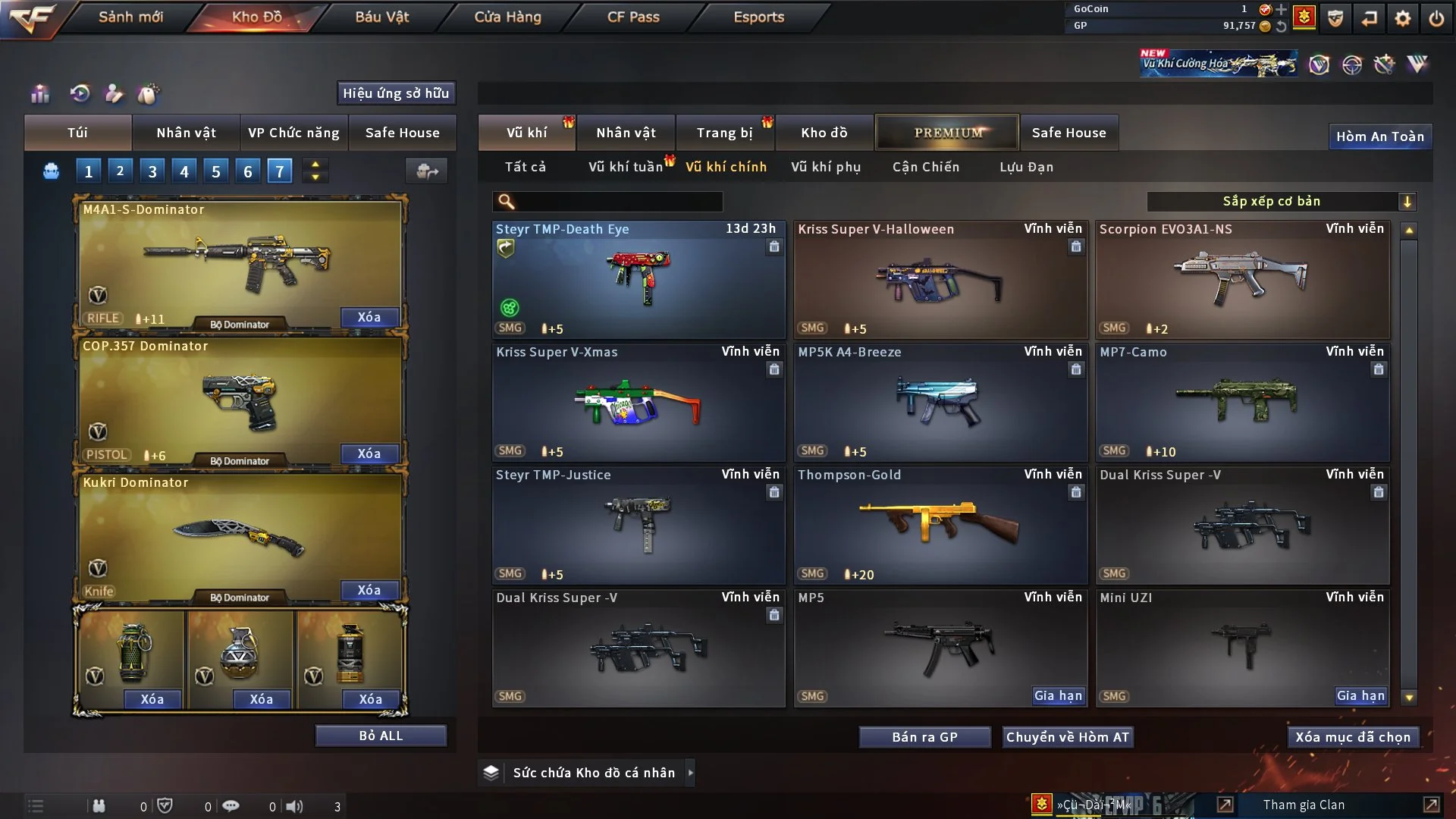Unequip everything with Bỏ ALL
The width and height of the screenshot is (1456, 819).
381,736
